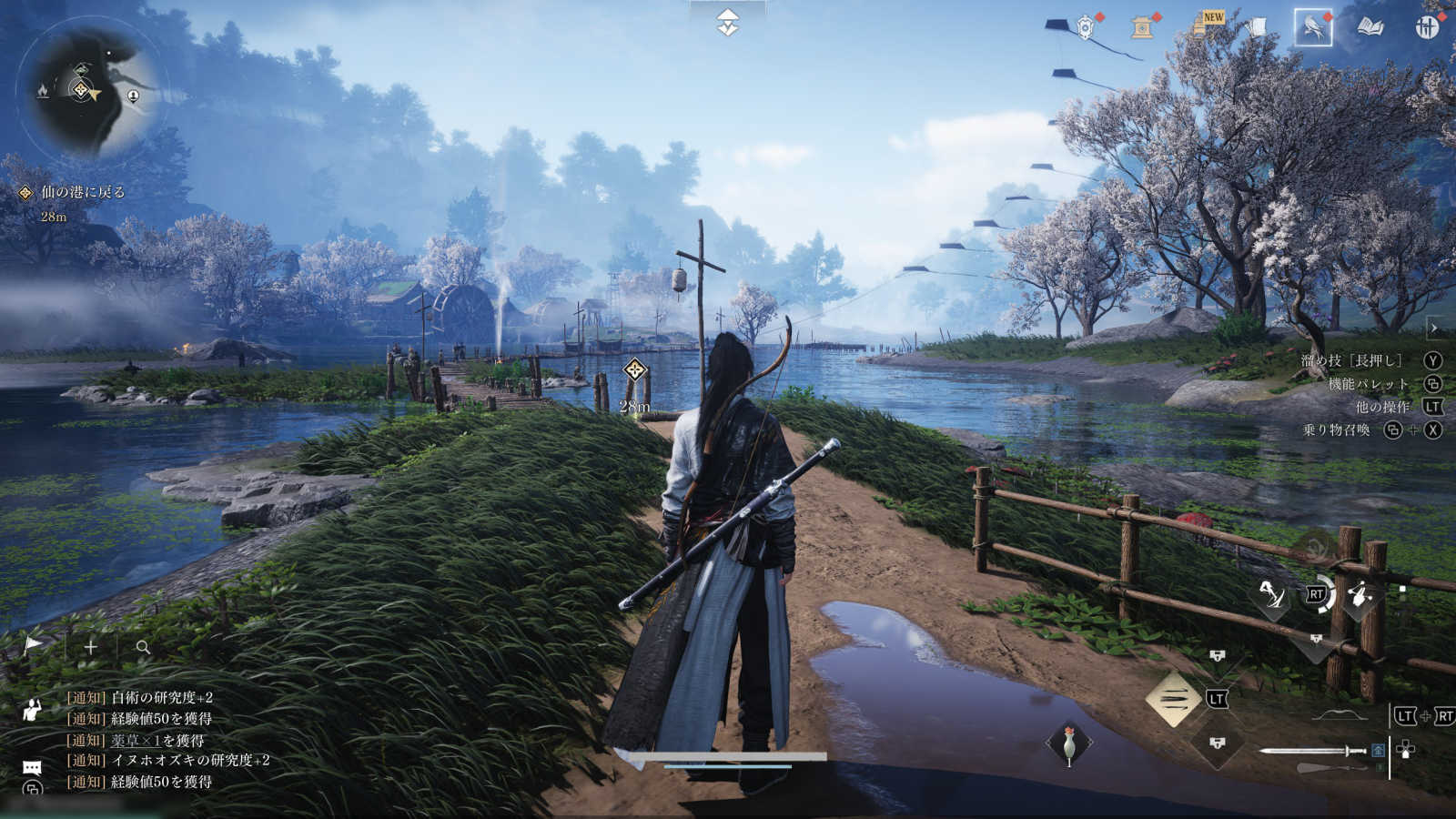Open the chat speech bubble icon
1456x819 pixels.
tap(32, 768)
